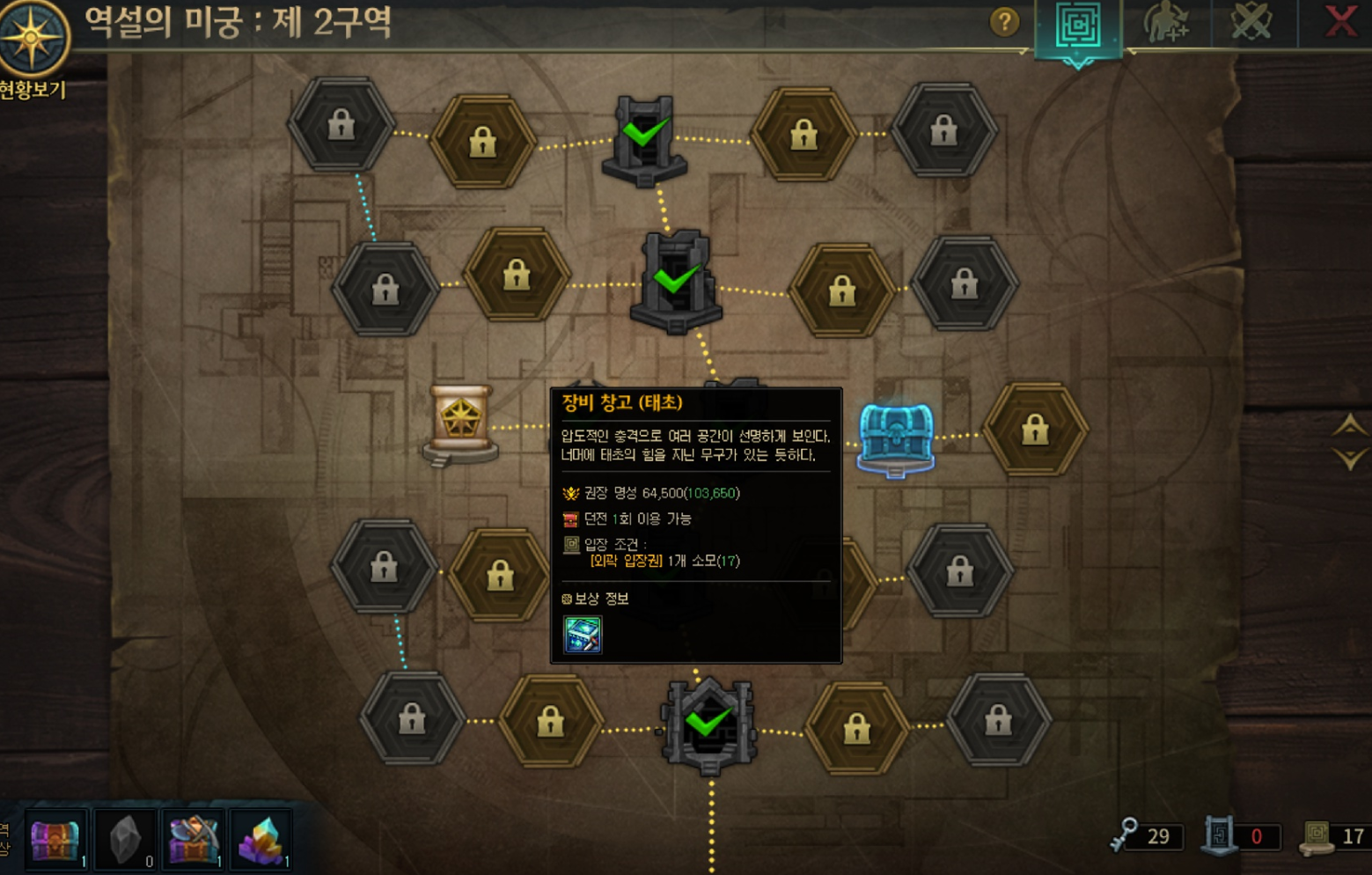The width and height of the screenshot is (1372, 875).
Task: Open the question mark help button
Action: [x=1004, y=22]
